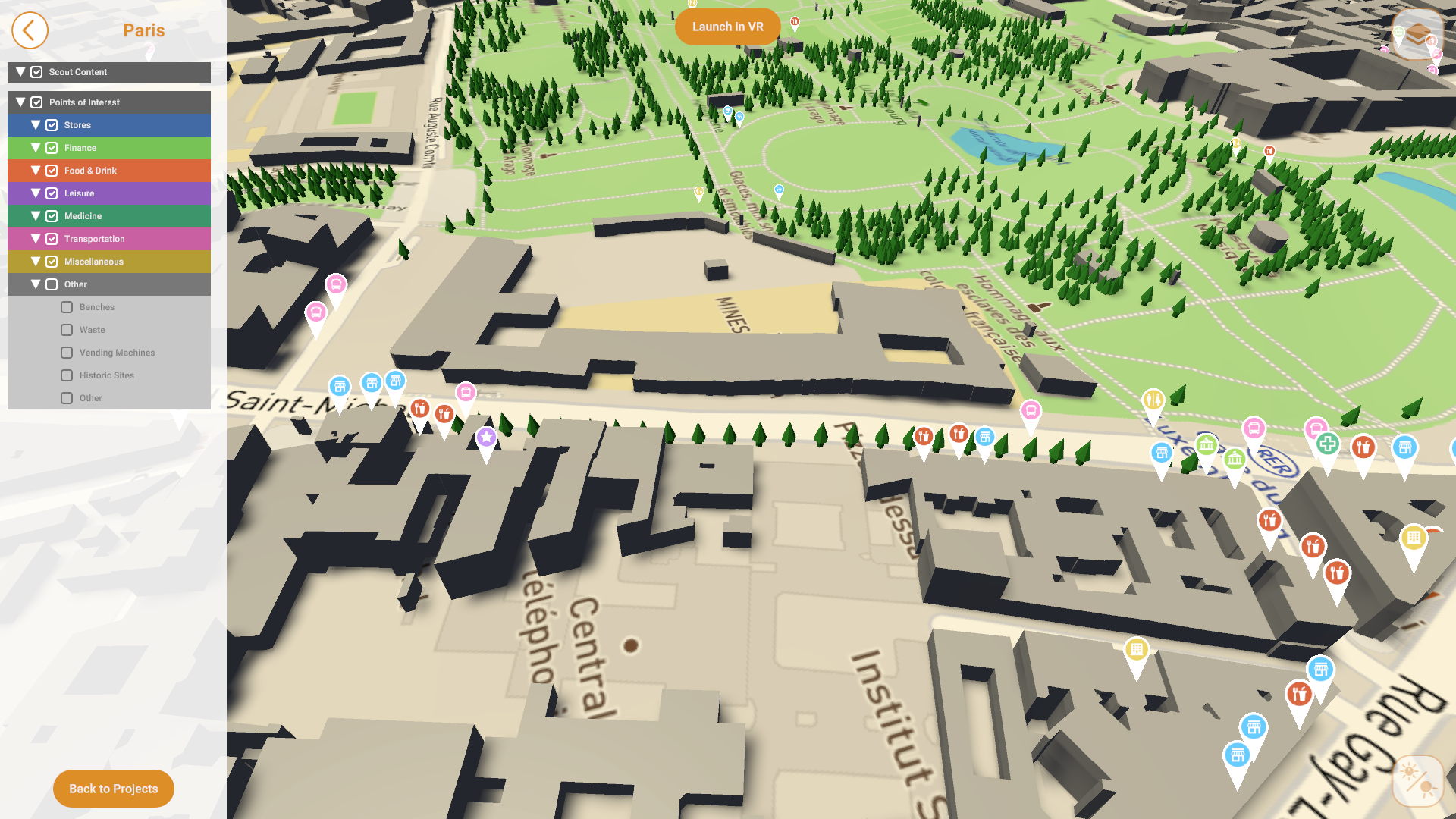Select the Miscellaneous category row

108,261
